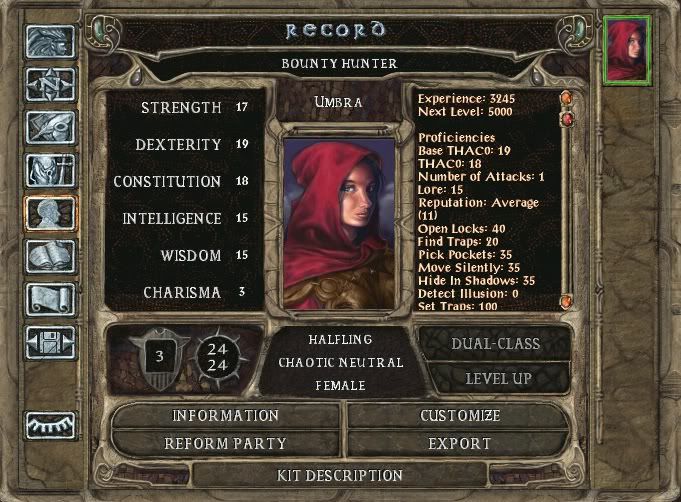Show the Kit Description
Screen dimensions: 681x502
339,474
